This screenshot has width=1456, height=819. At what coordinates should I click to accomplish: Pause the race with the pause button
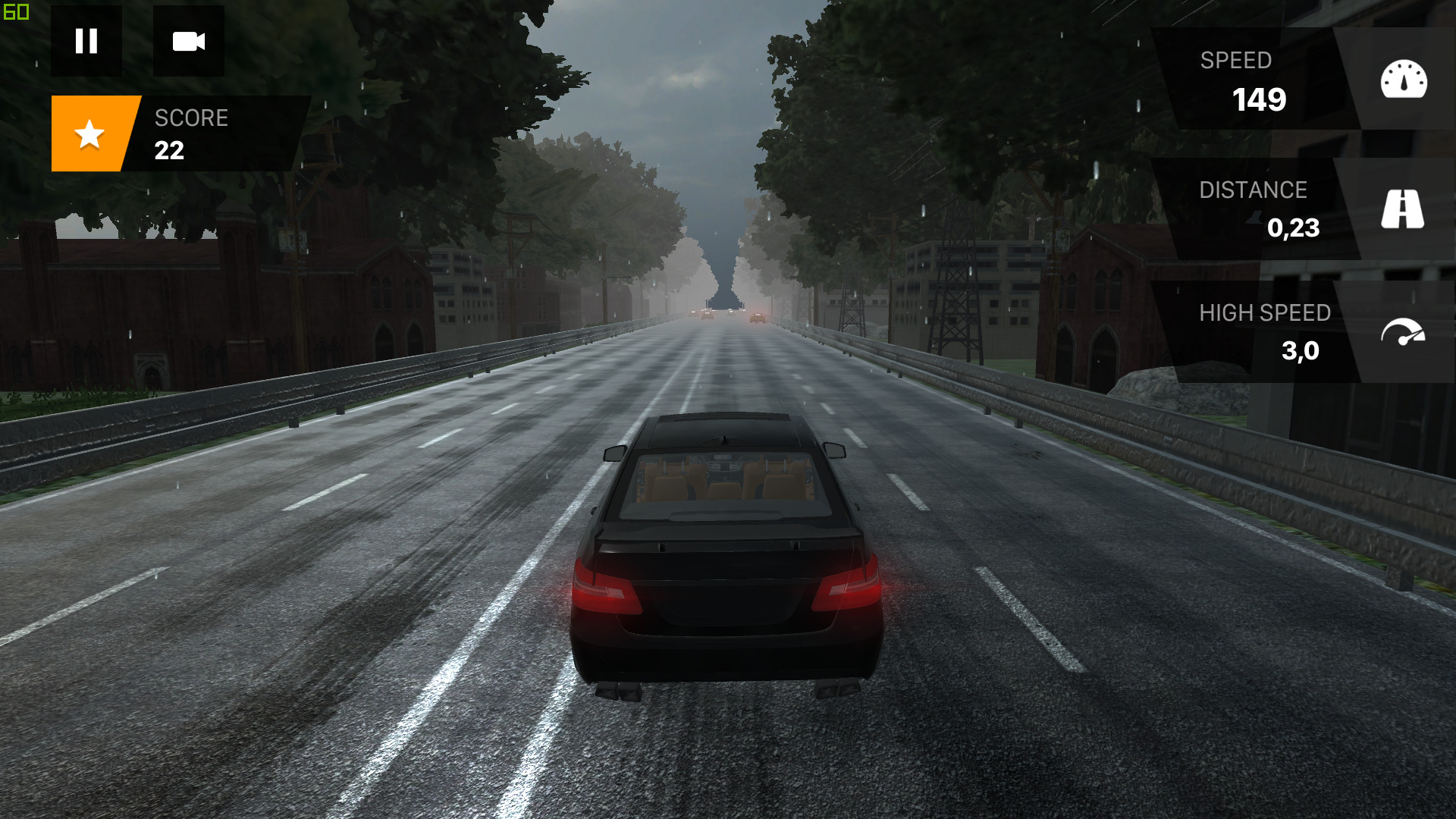pyautogui.click(x=86, y=42)
